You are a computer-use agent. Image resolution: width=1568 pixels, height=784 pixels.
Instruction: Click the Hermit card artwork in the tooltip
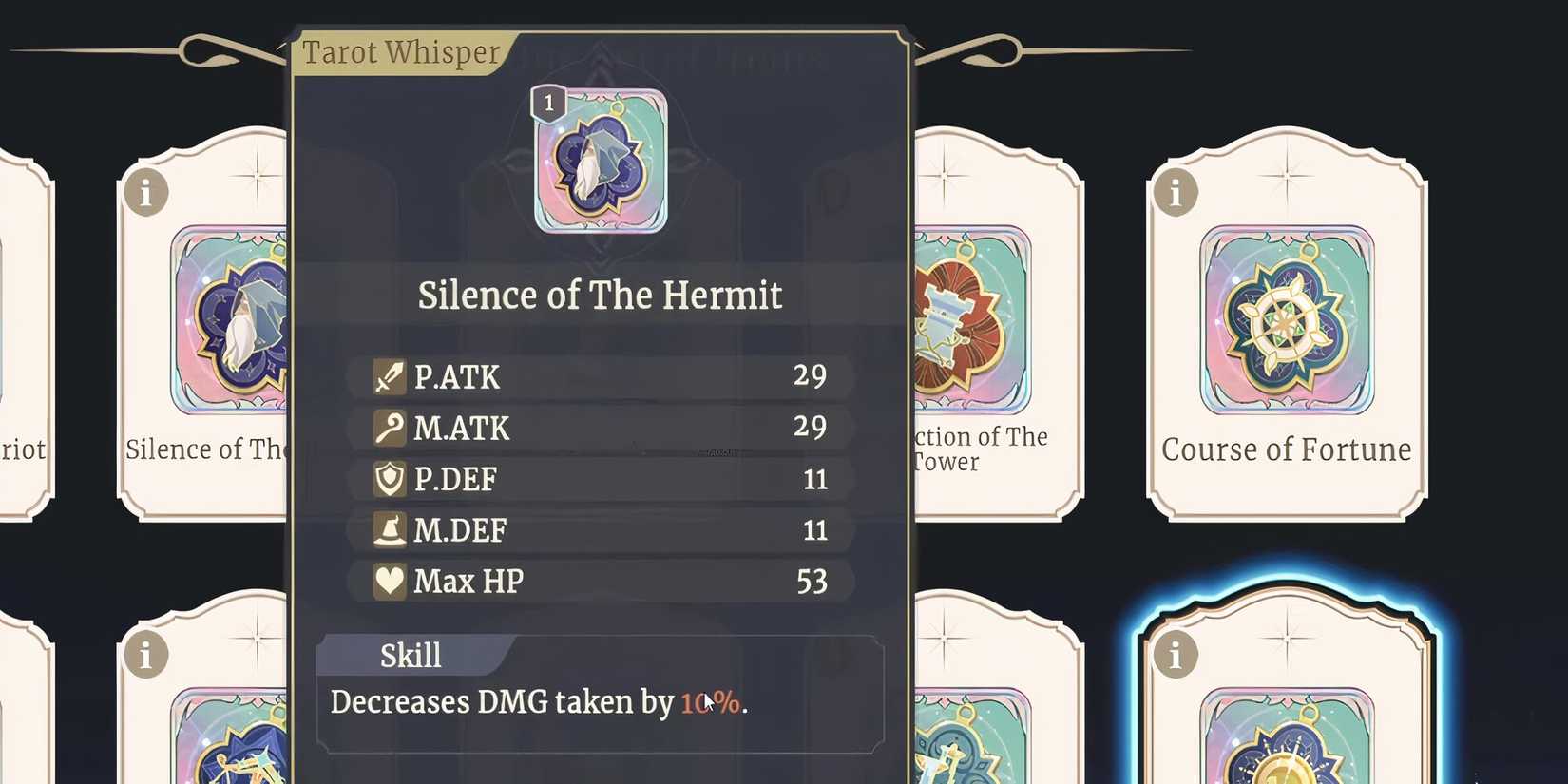pos(598,162)
